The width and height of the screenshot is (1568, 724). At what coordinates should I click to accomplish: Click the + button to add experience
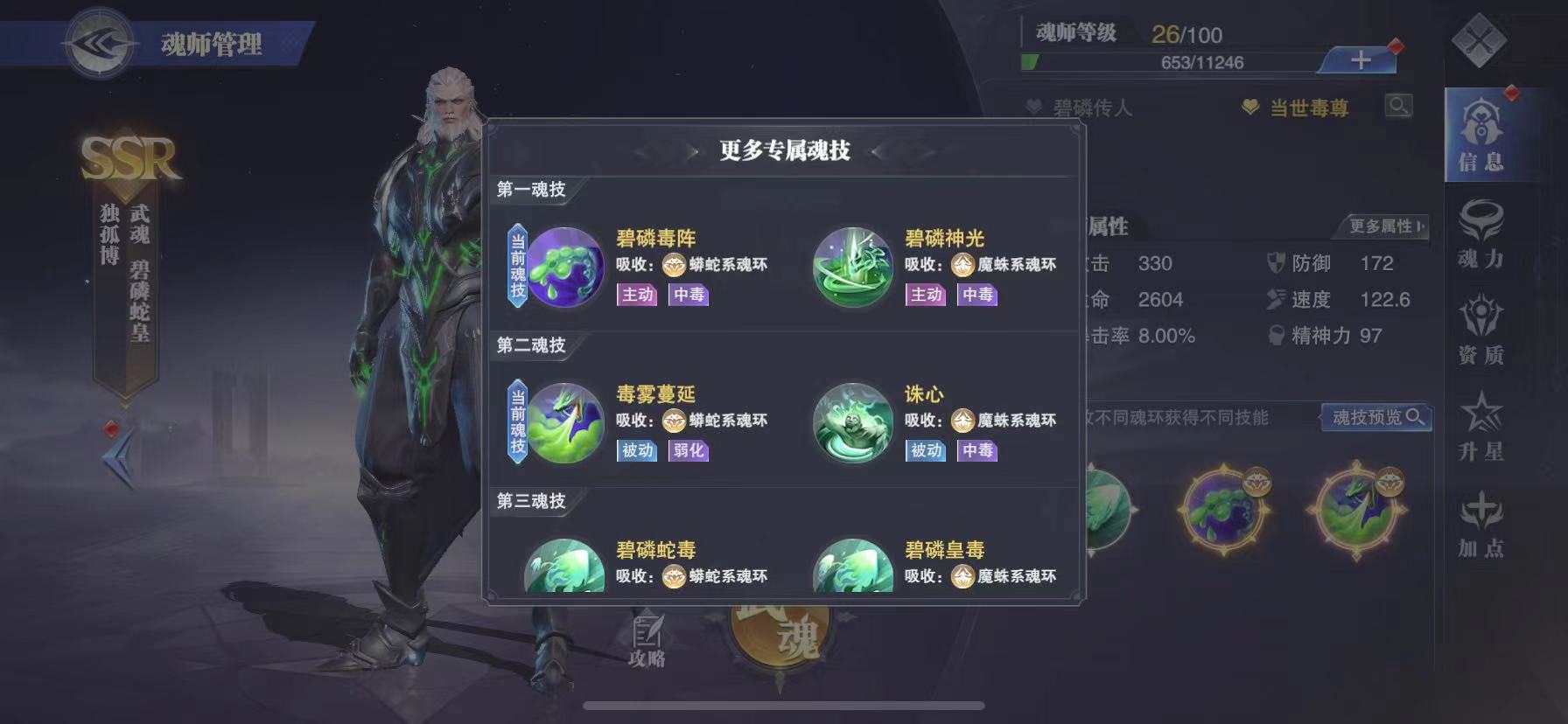(1359, 61)
